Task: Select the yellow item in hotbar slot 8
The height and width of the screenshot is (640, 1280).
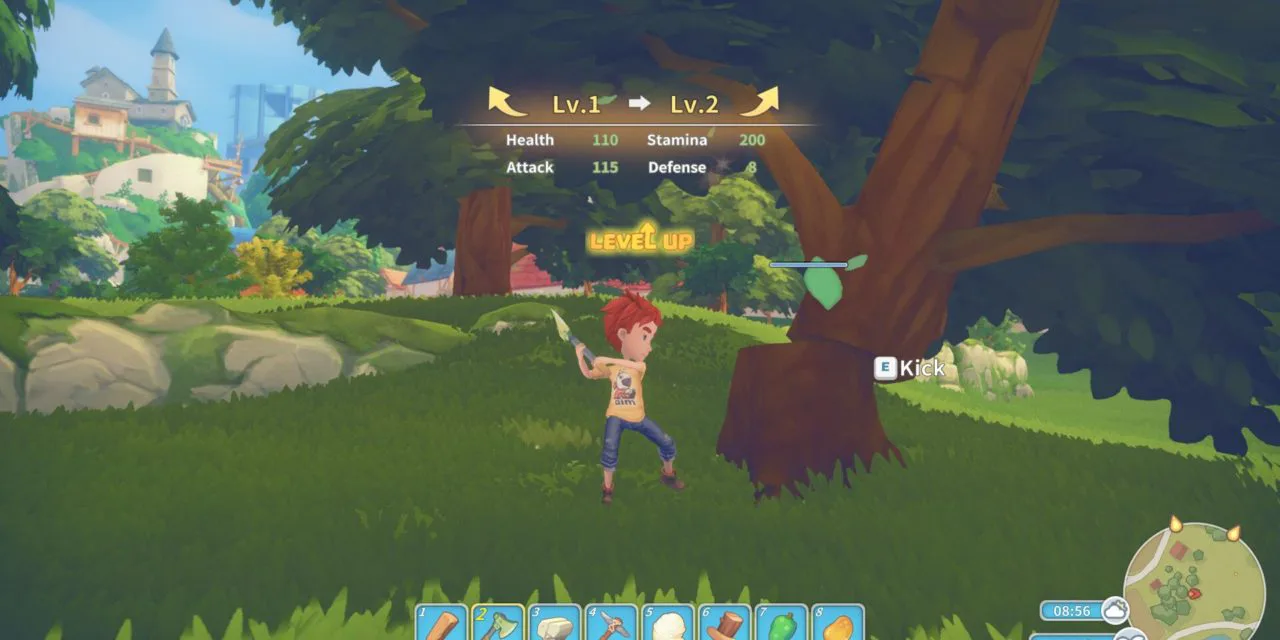Action: [x=840, y=624]
